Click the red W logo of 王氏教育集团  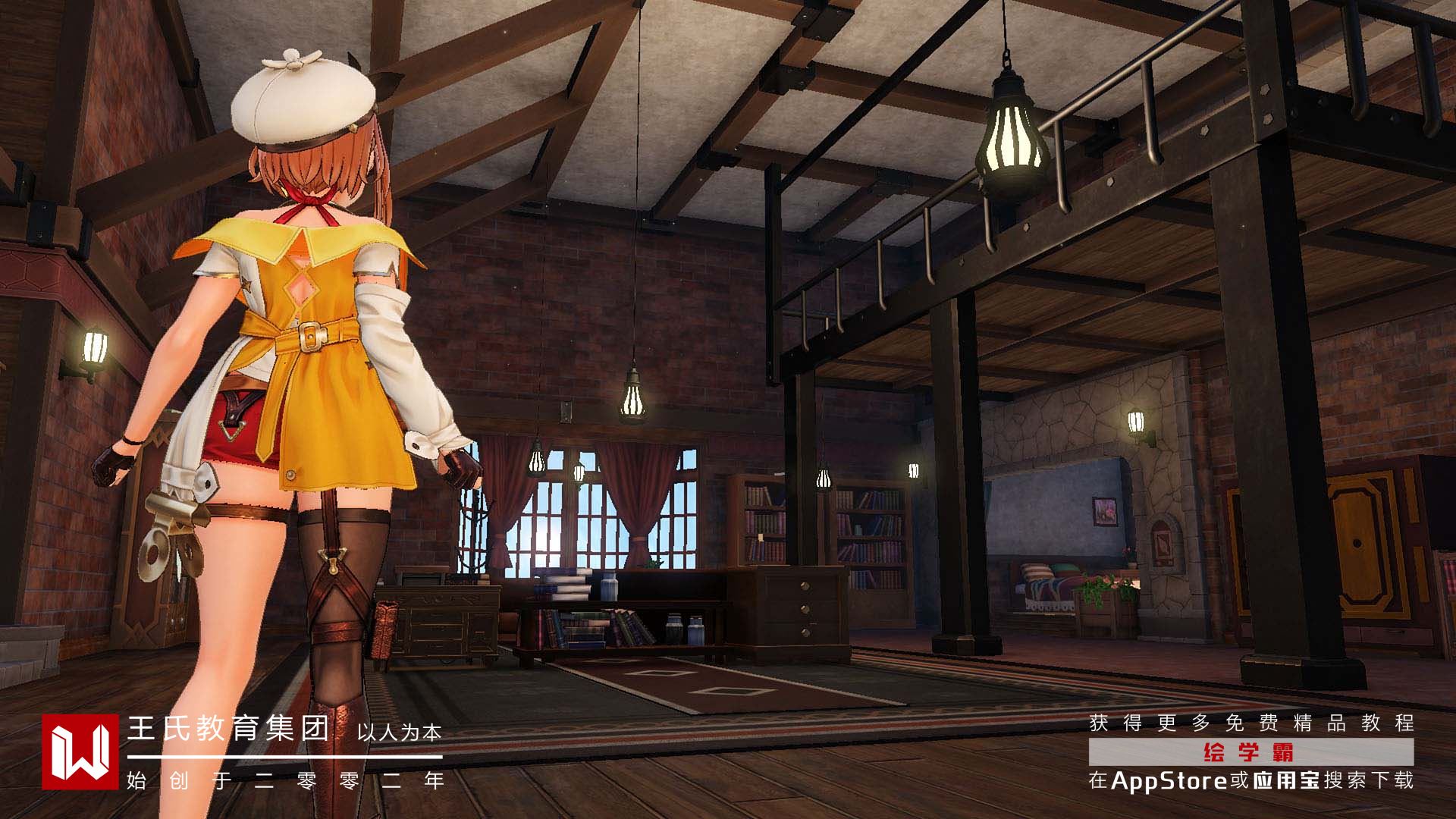[80, 752]
